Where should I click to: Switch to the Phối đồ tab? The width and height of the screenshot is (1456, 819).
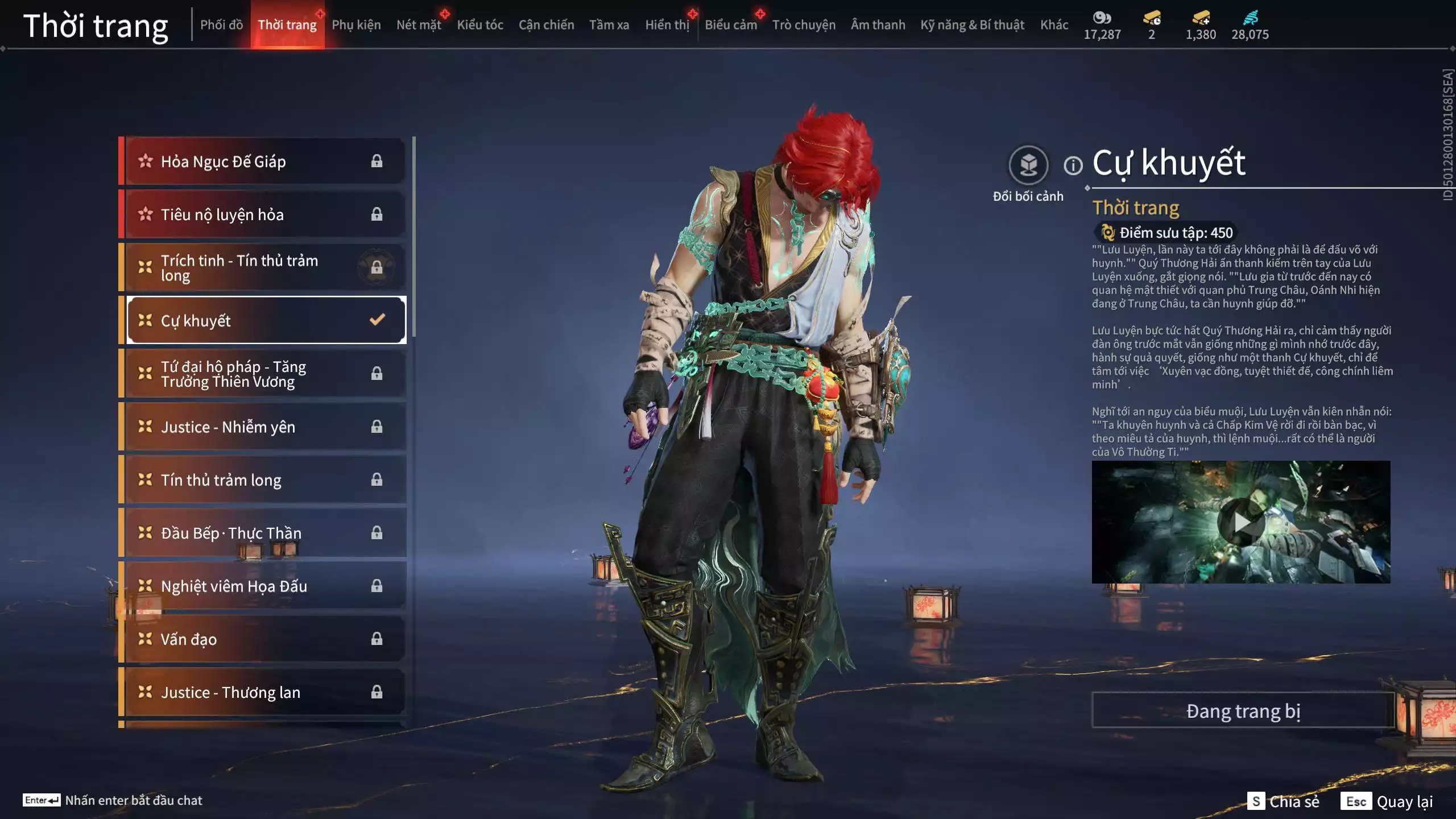click(221, 25)
